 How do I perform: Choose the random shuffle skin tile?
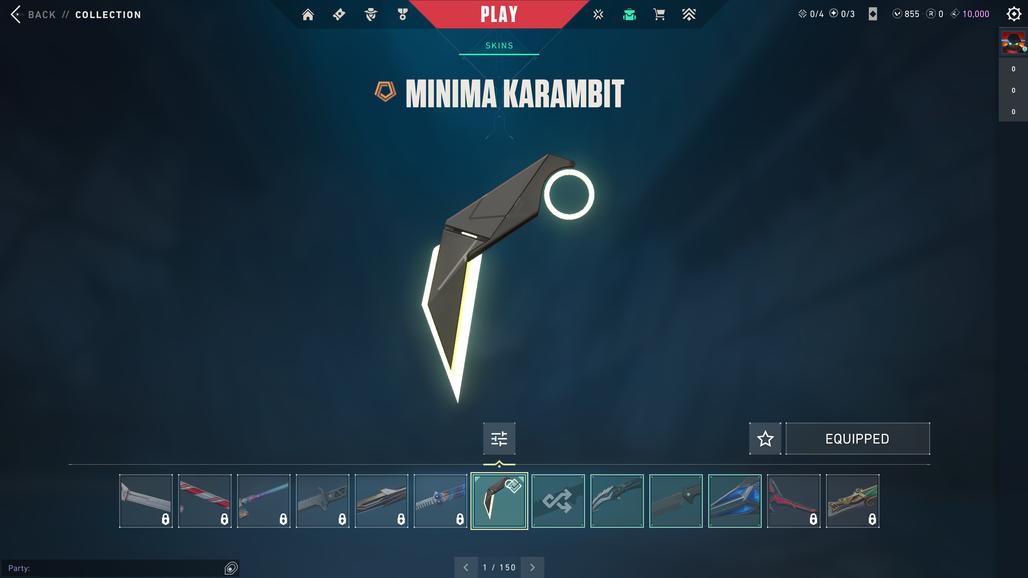pos(558,501)
